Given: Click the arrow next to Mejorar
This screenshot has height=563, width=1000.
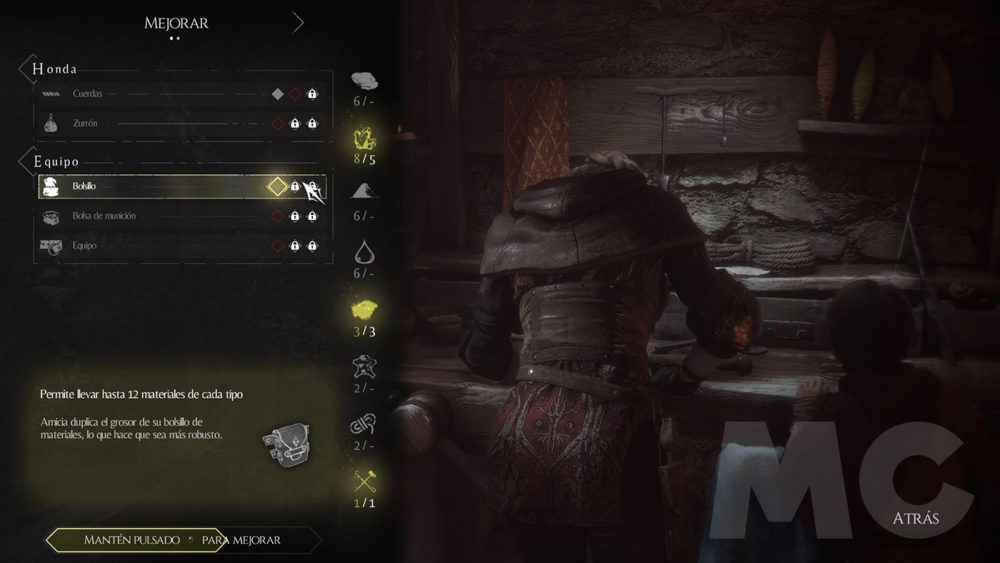Looking at the screenshot, I should 297,22.
